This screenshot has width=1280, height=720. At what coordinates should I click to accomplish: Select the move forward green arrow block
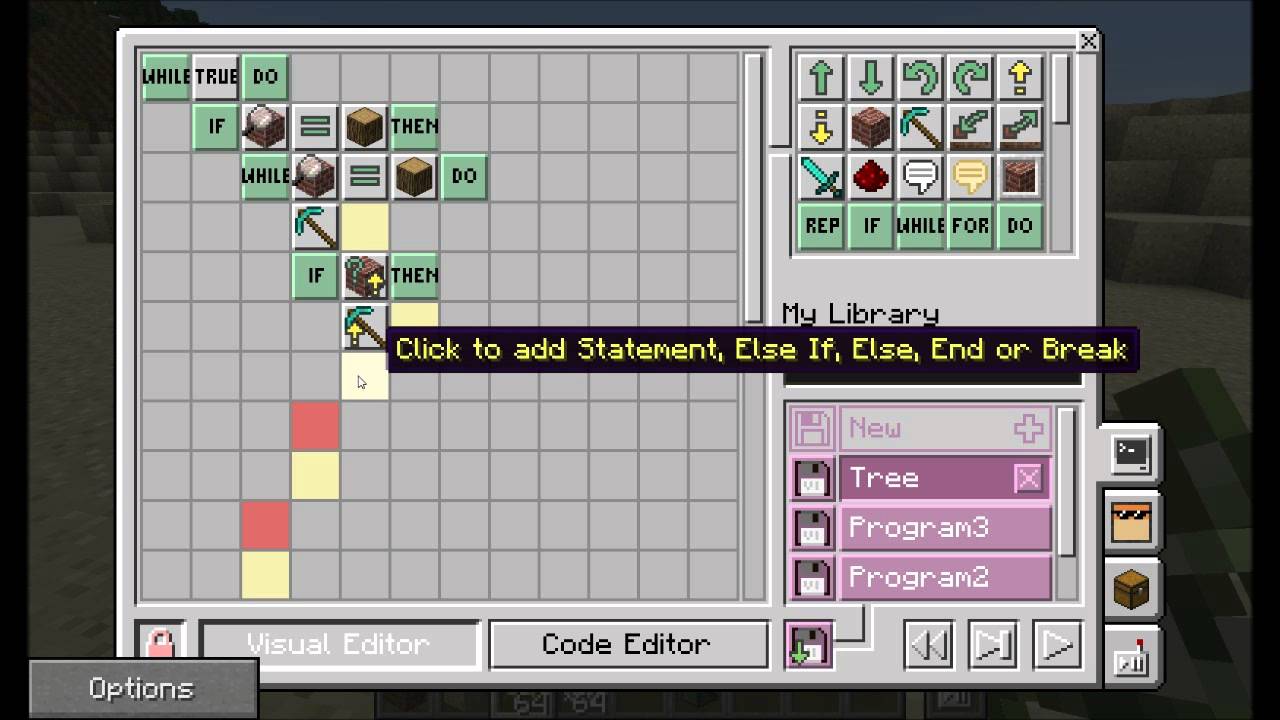[x=820, y=78]
